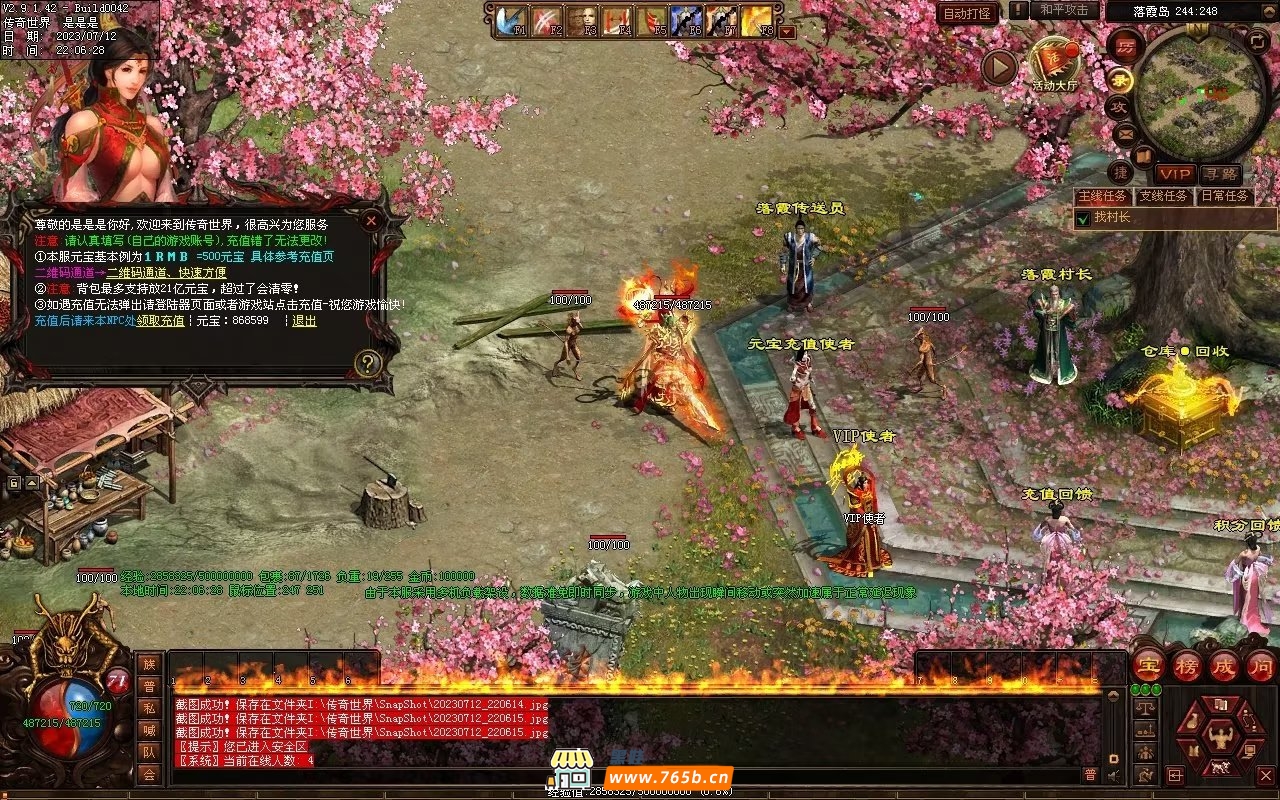Viewport: 1280px width, 800px height.
Task: Open the 活动大厅 event hall icon
Action: pos(1055,64)
